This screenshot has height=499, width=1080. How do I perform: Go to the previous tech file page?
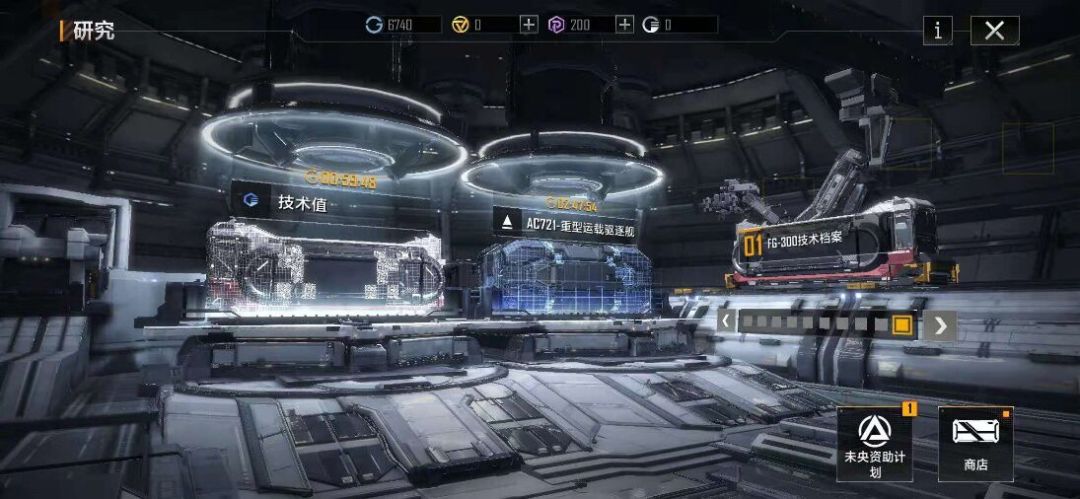tap(727, 324)
